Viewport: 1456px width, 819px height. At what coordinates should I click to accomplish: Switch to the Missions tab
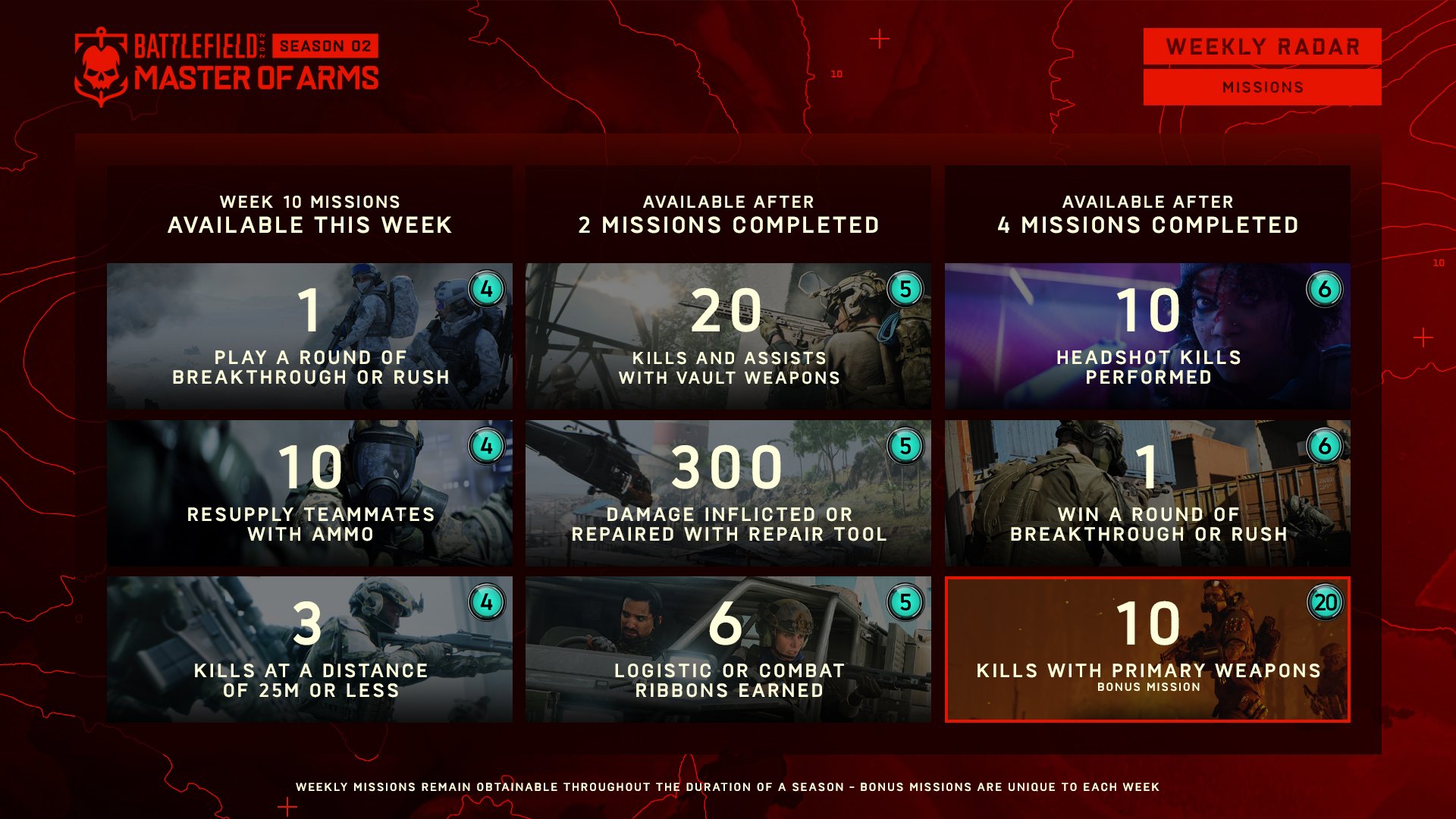pos(1262,87)
